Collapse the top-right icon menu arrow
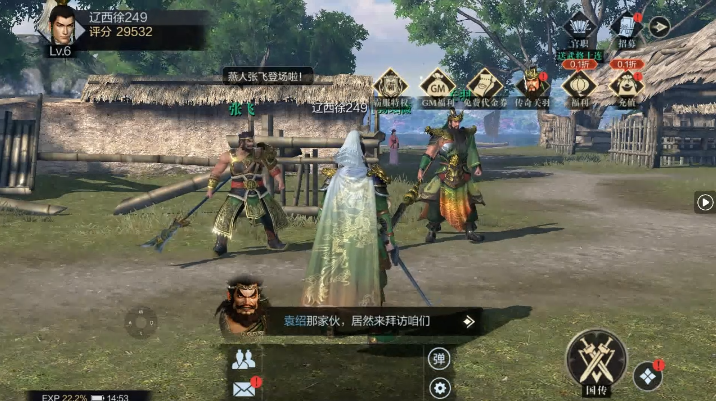 pyautogui.click(x=659, y=27)
